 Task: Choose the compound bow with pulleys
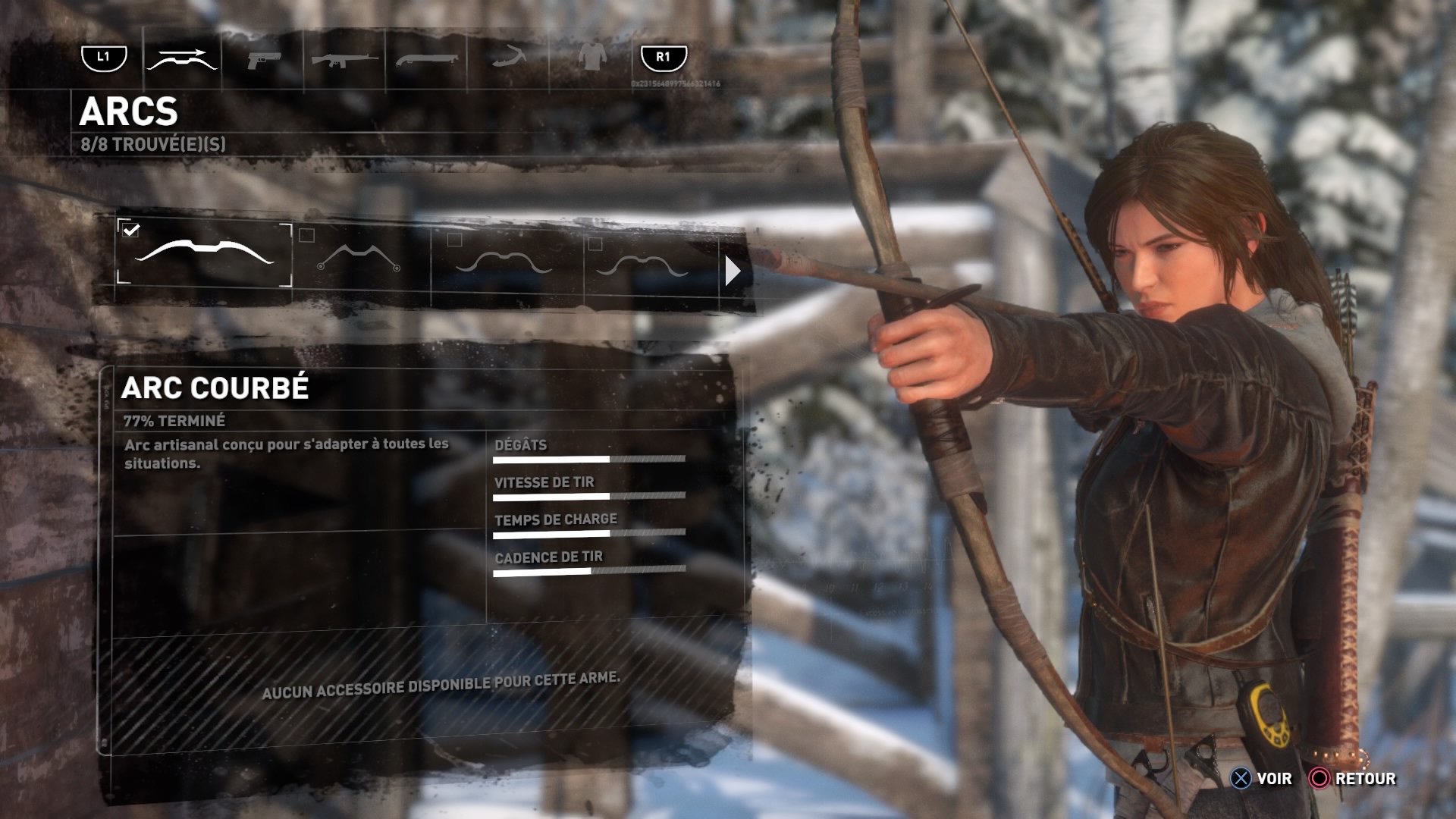[x=359, y=258]
